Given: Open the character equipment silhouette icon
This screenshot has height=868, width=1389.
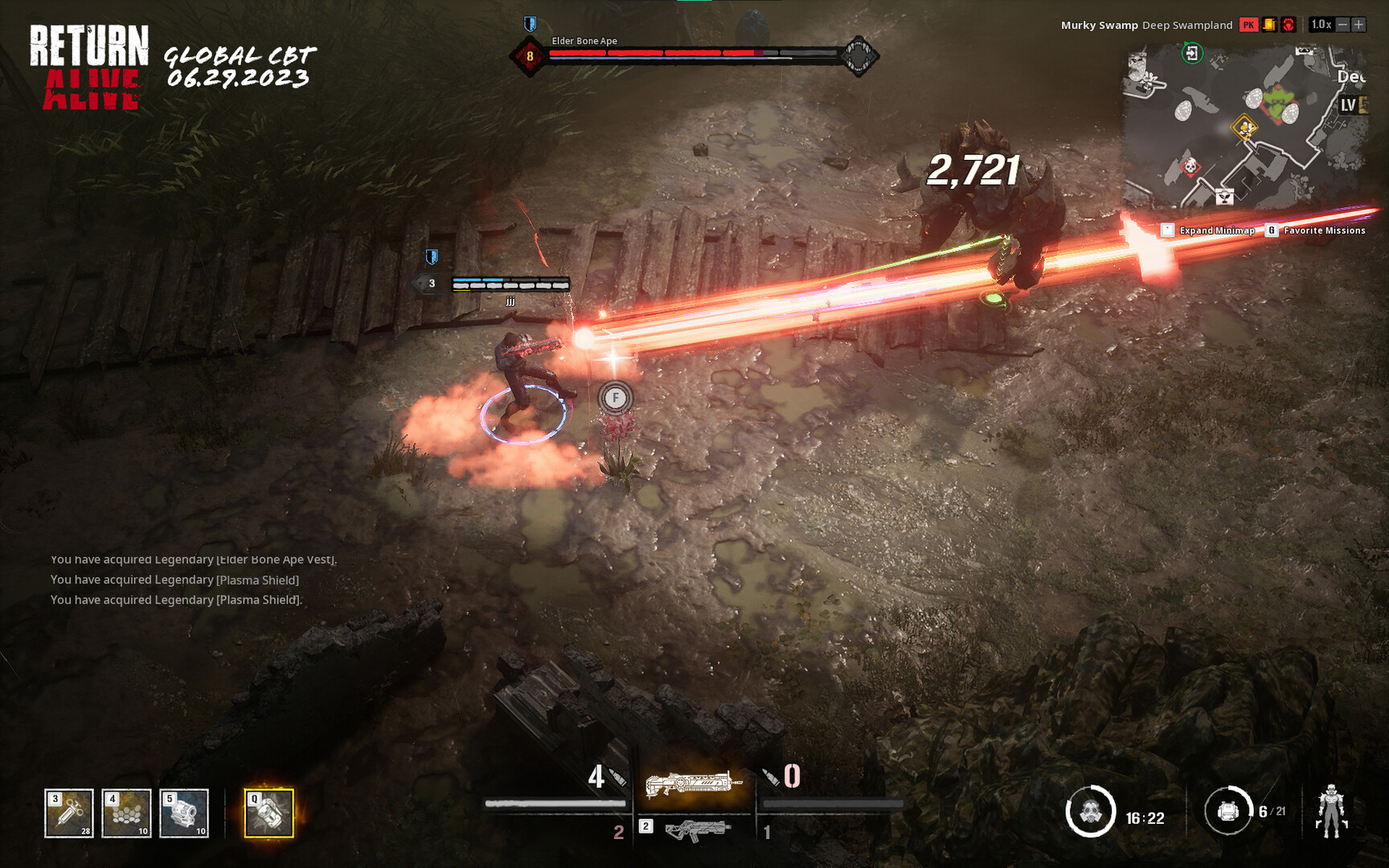Looking at the screenshot, I should coord(1332,810).
